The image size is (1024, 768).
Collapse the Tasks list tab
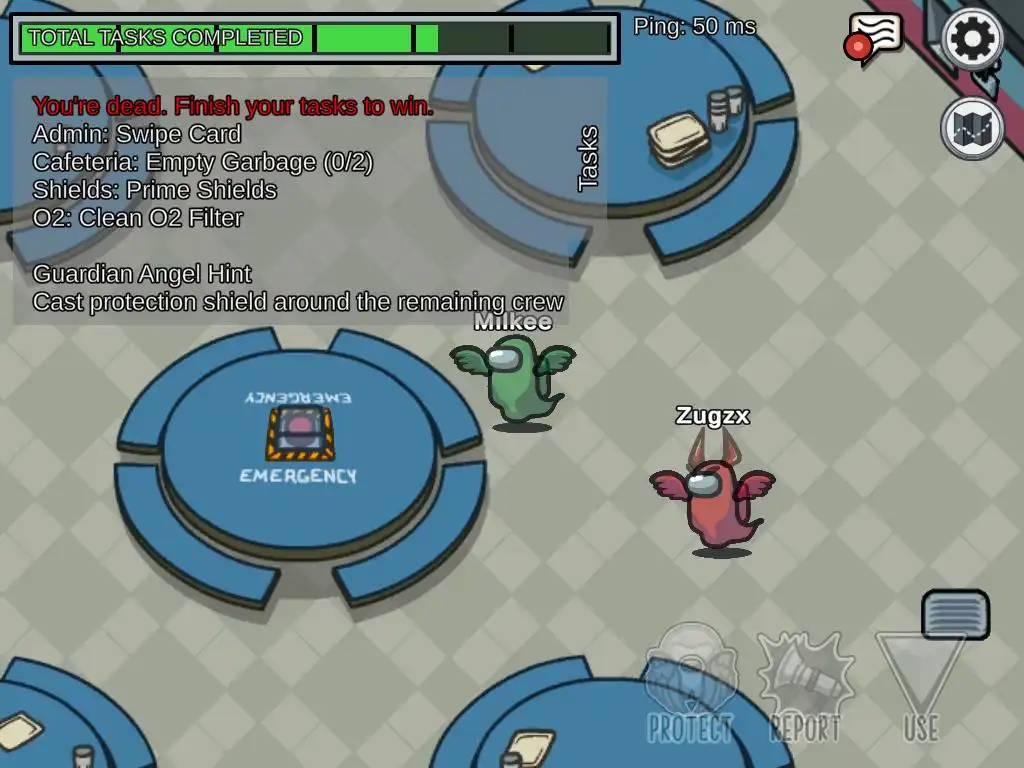[x=588, y=158]
